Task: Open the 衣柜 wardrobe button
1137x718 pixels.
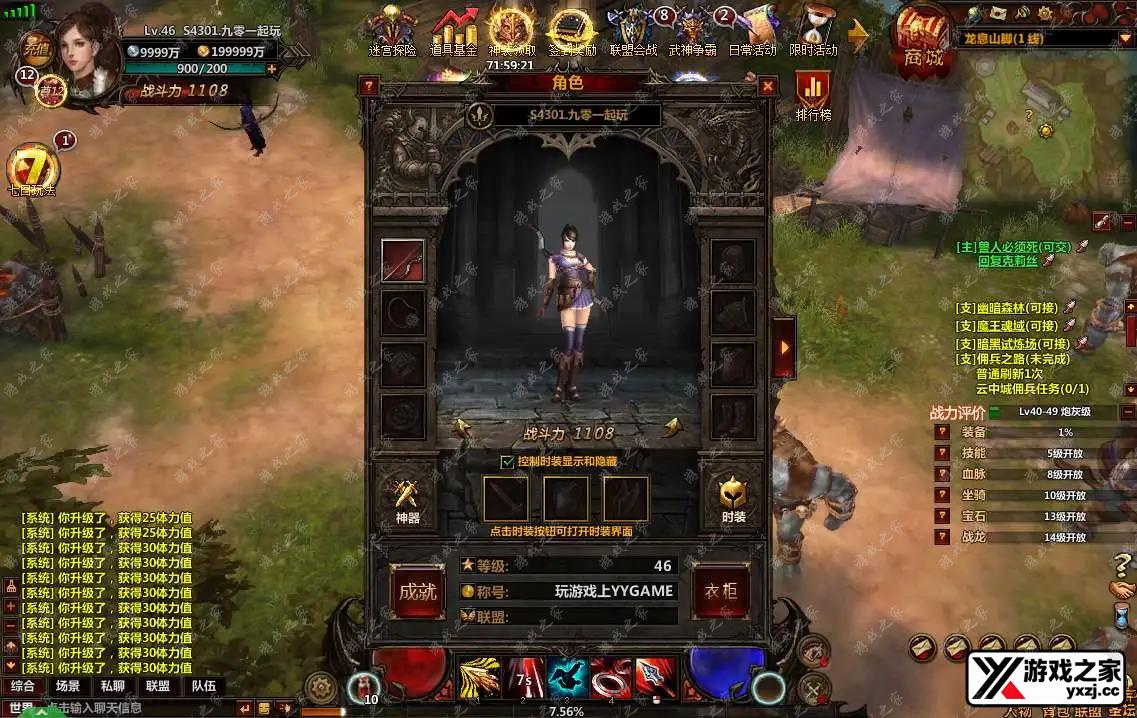Action: point(721,591)
